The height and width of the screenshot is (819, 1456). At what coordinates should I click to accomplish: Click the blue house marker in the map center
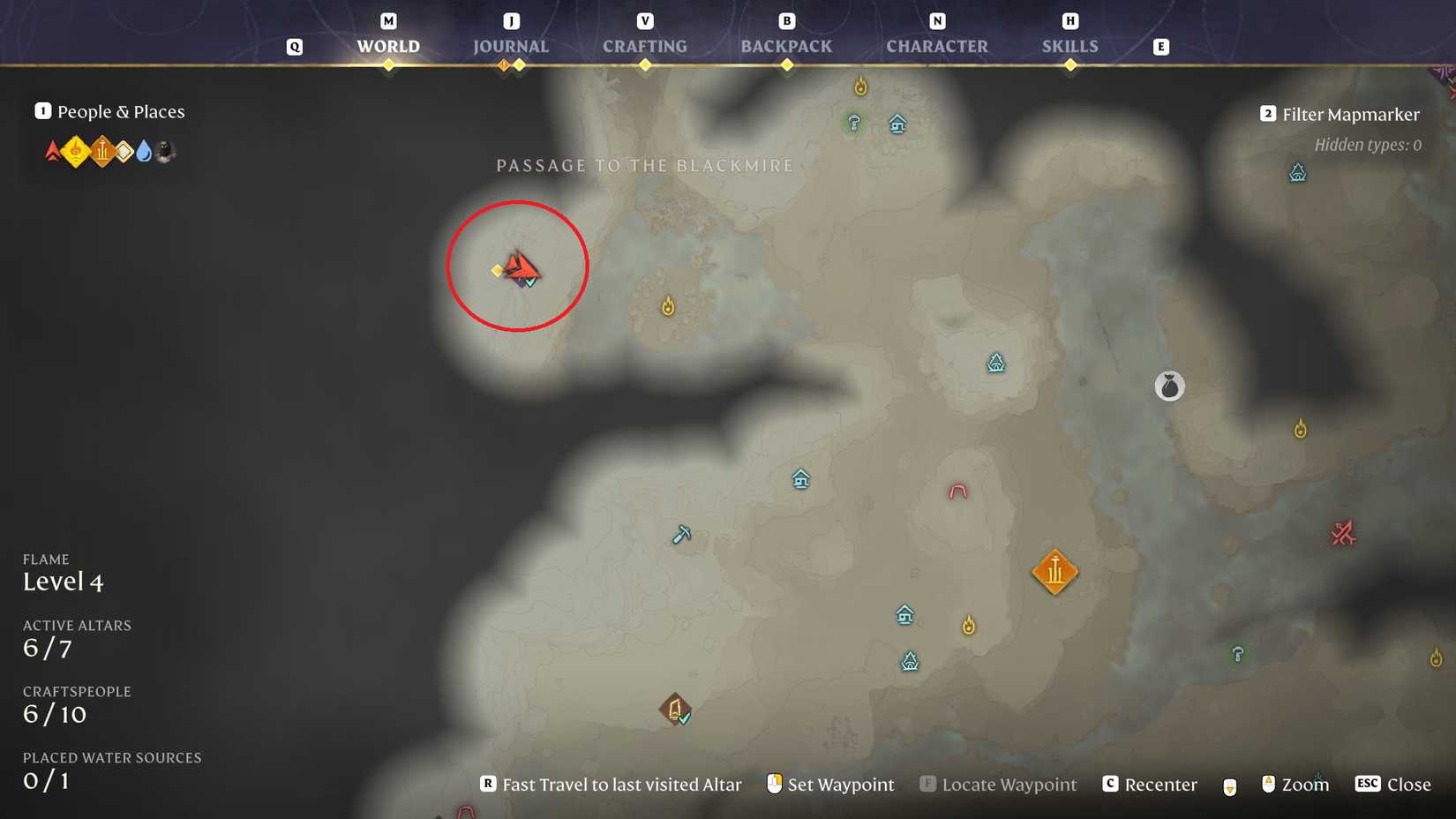pos(800,480)
